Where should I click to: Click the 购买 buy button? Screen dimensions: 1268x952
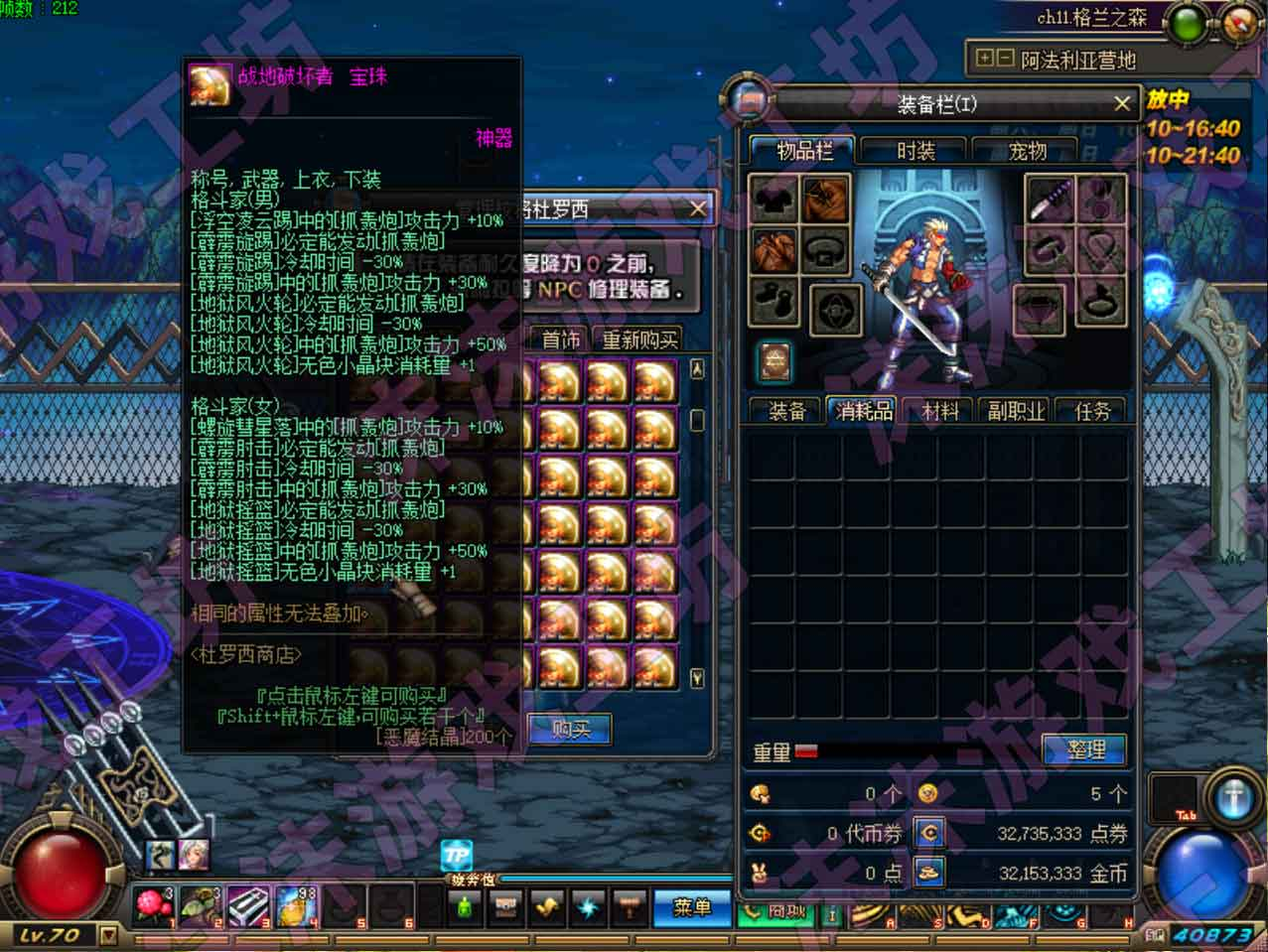point(570,730)
